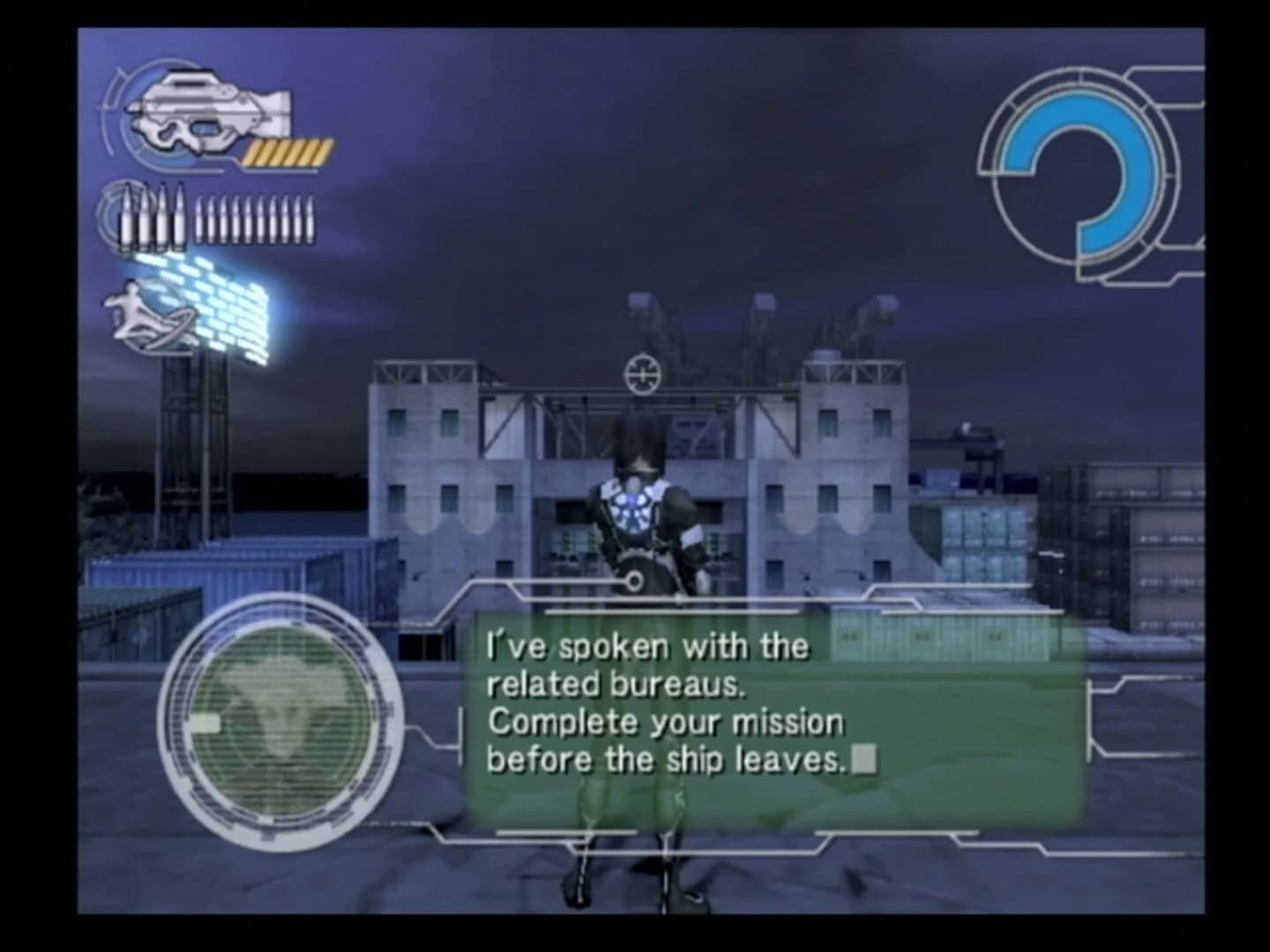The width and height of the screenshot is (1270, 952).
Task: Select the targeting reticle at screen center
Action: point(642,374)
